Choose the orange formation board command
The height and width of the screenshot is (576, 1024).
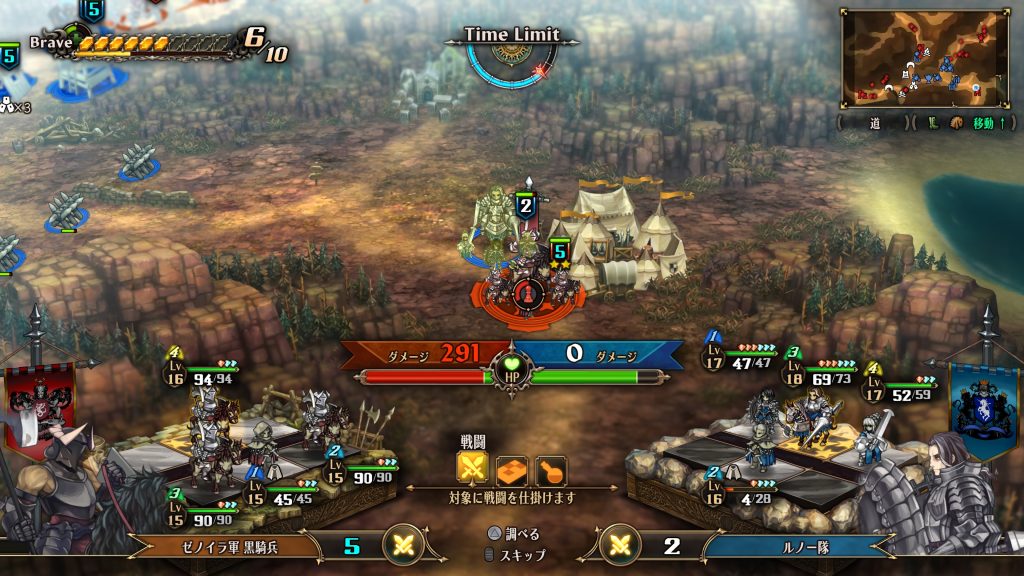click(x=512, y=469)
